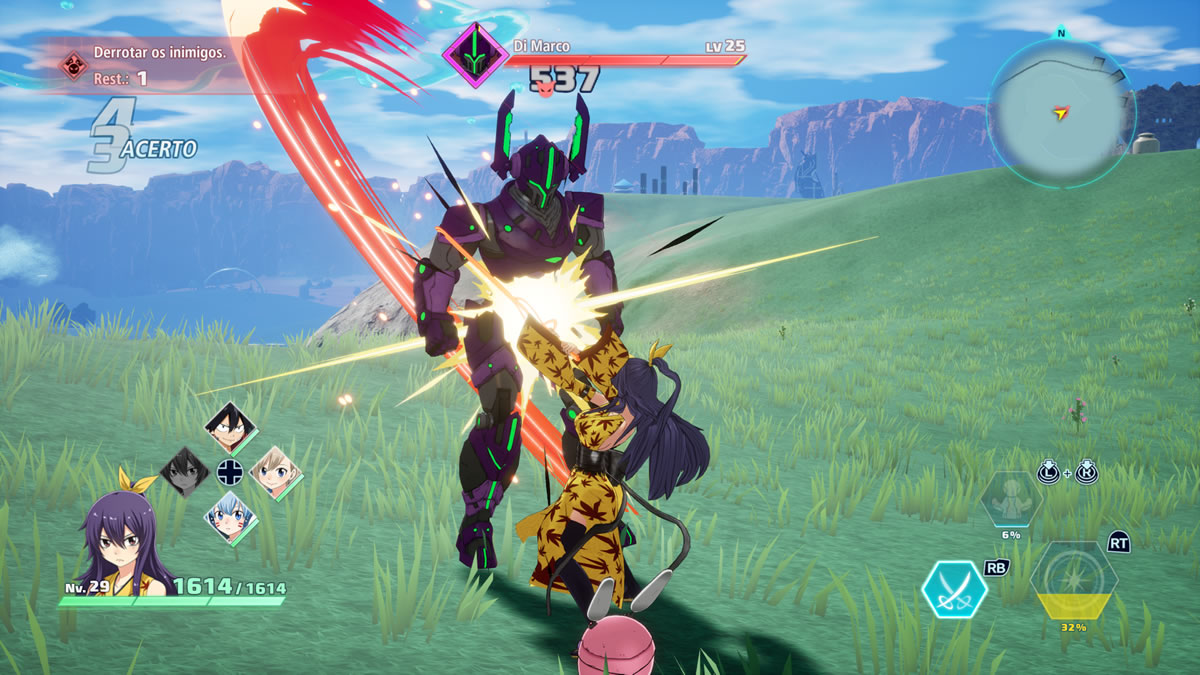1200x675 pixels.
Task: Choose the blue-haired girl party portrait
Action: pos(231,516)
